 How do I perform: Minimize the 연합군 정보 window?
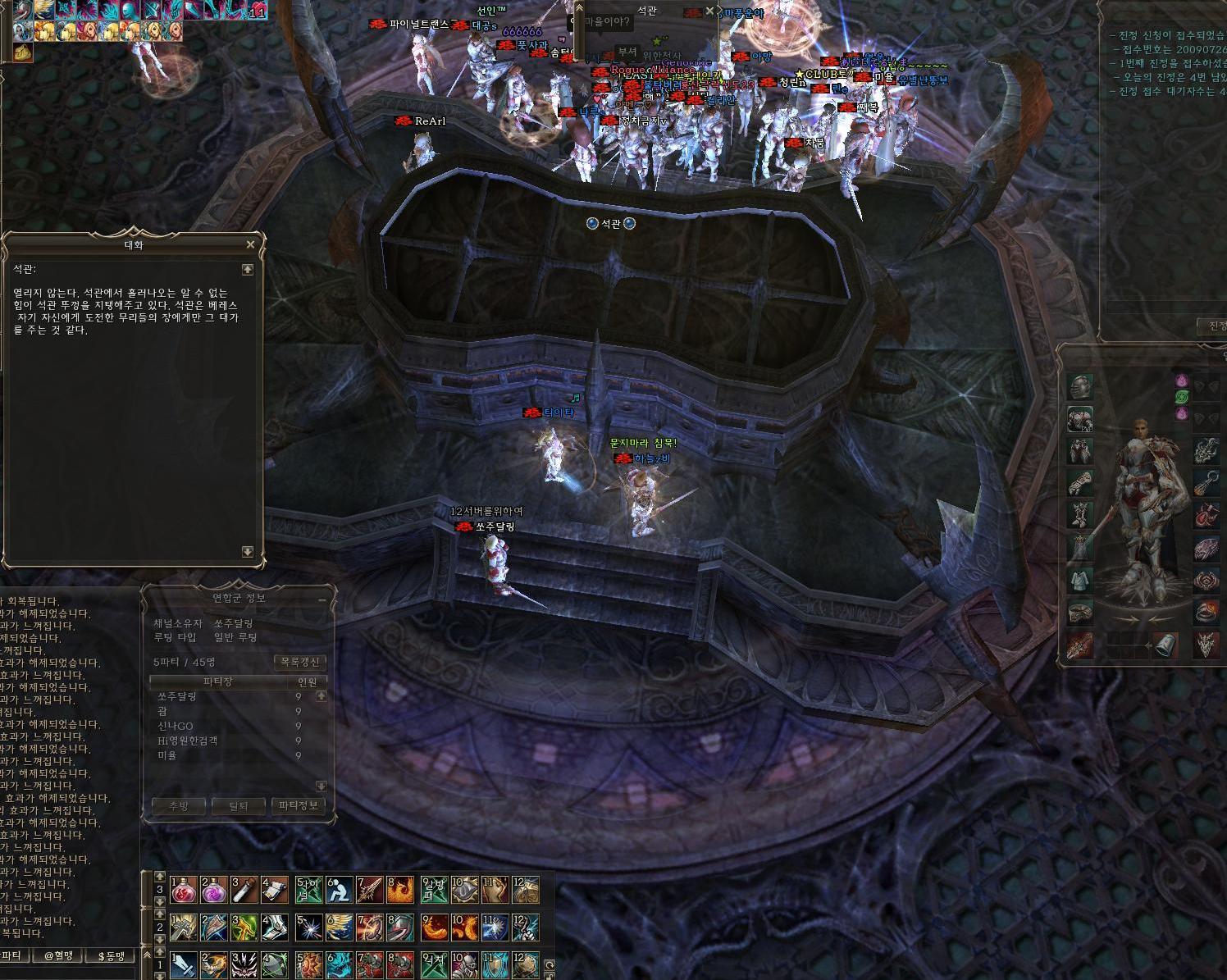(x=322, y=599)
